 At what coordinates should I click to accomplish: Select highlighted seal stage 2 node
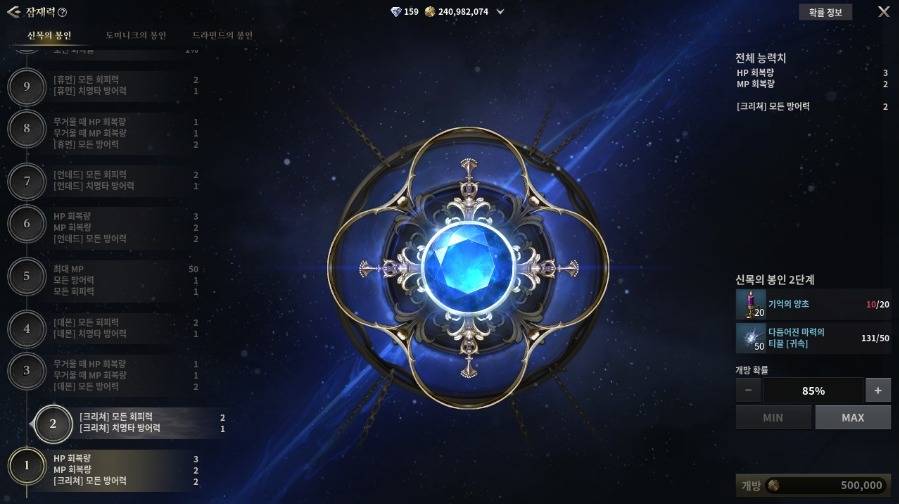pos(53,422)
